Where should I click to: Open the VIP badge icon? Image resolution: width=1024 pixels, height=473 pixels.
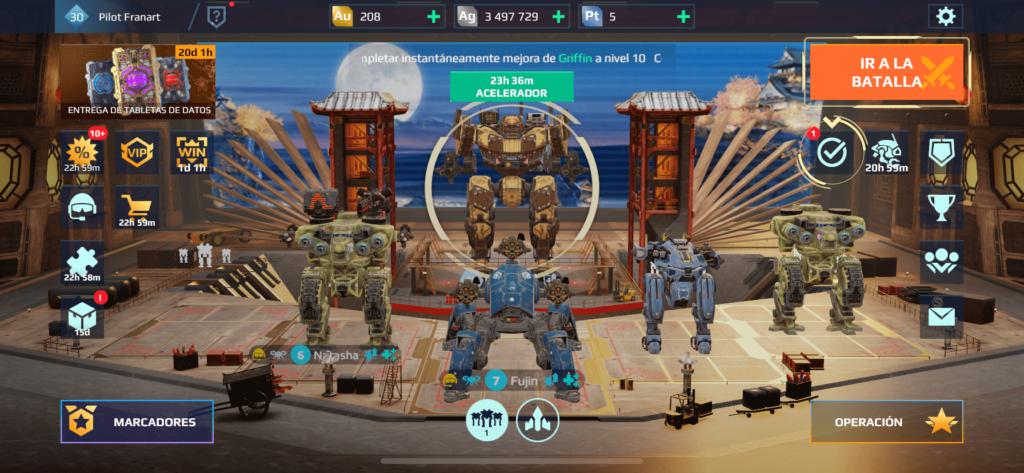click(136, 154)
